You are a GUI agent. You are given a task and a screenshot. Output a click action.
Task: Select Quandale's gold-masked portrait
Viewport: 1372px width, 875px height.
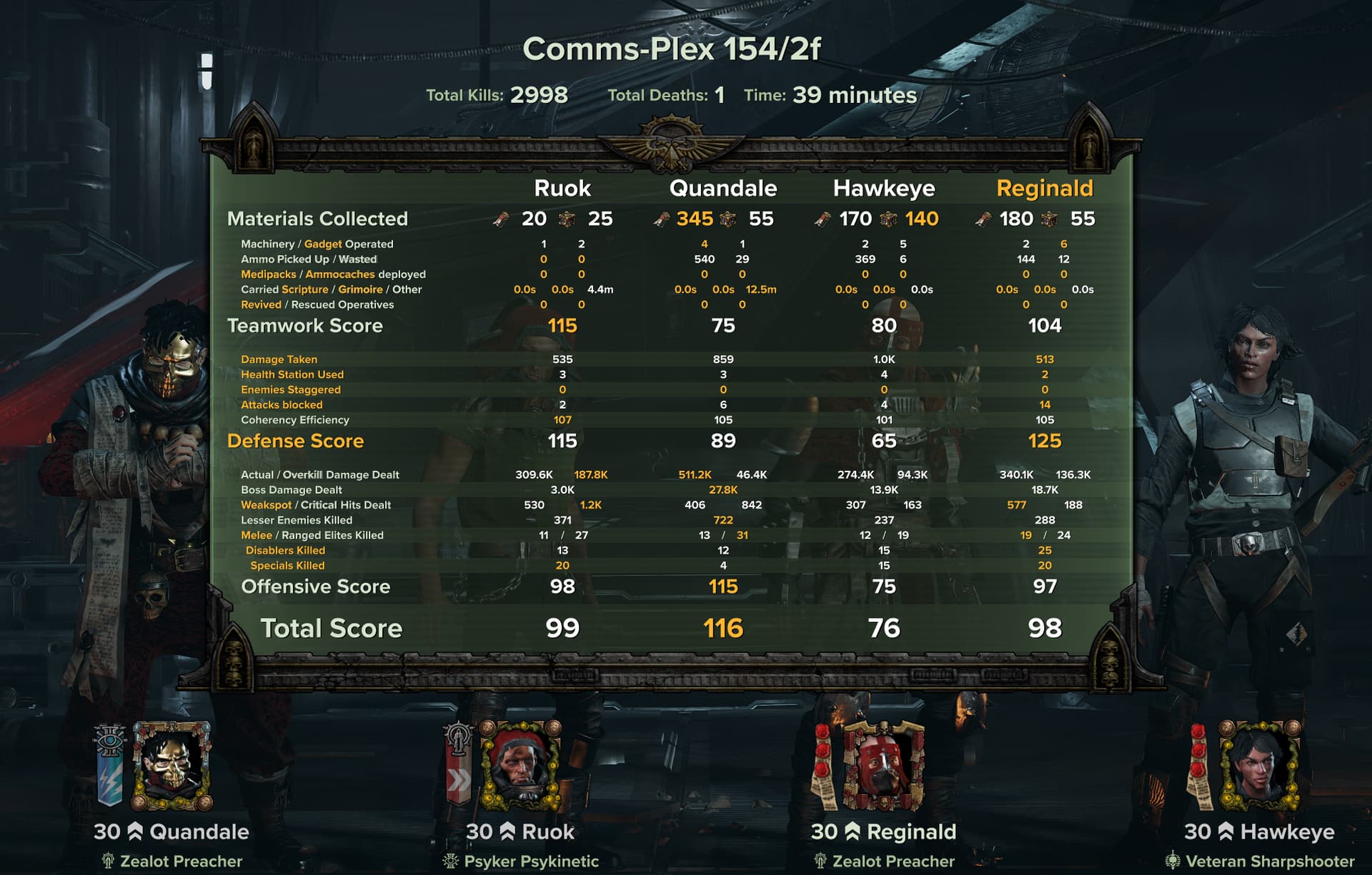click(171, 766)
